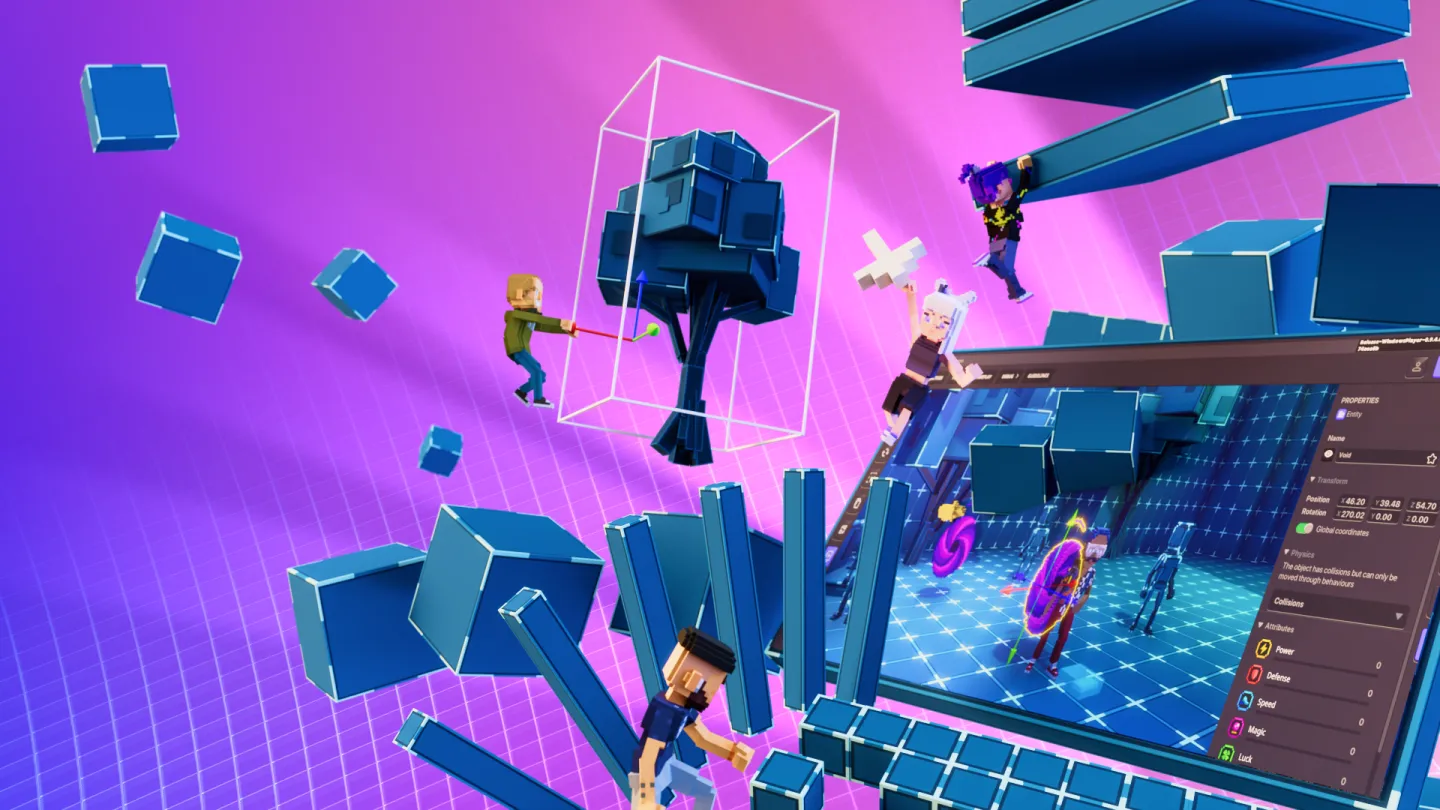The image size is (1440, 810).
Task: Click the Magic attribute icon
Action: tap(1236, 727)
